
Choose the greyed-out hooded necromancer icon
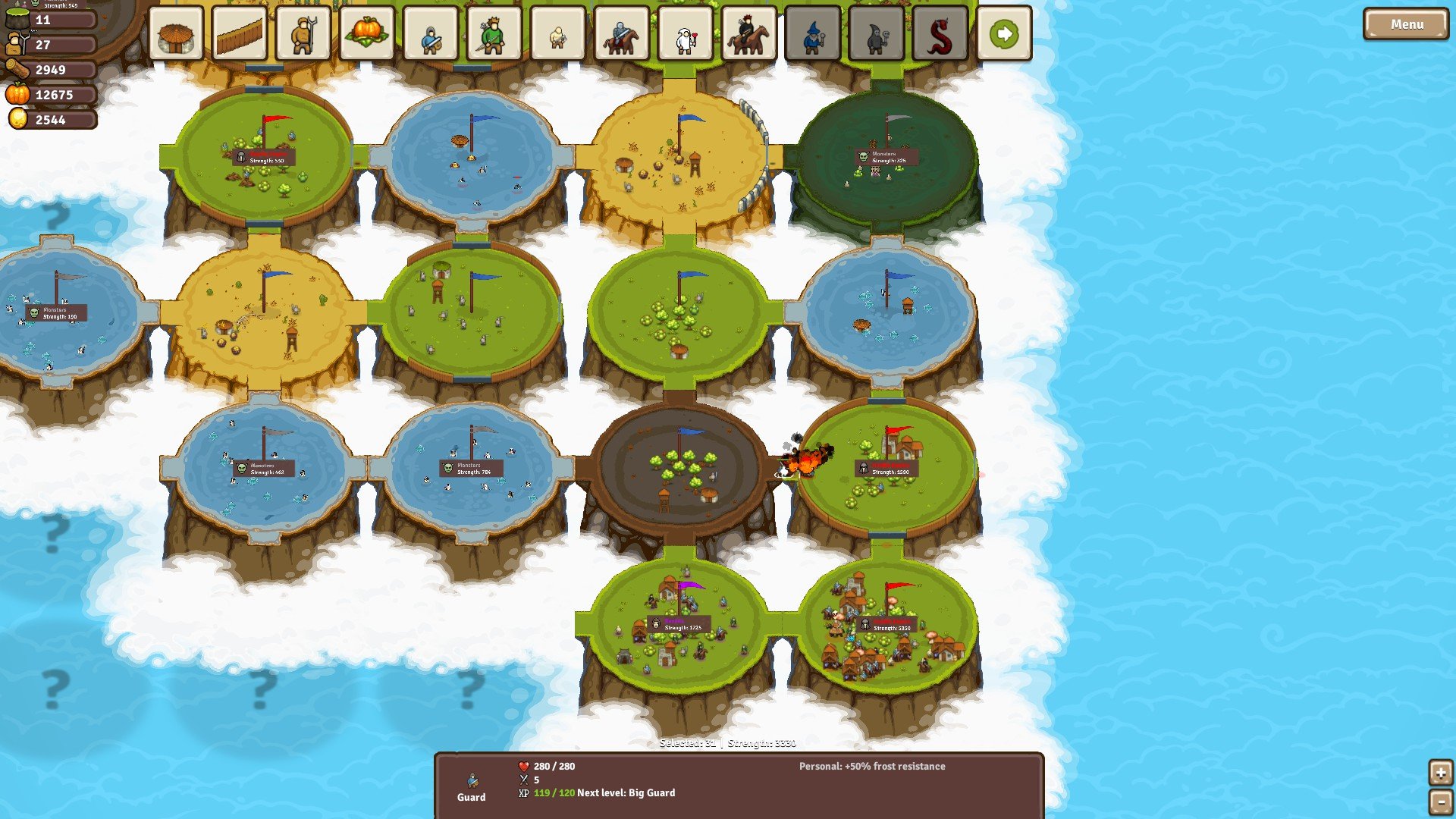coord(877,34)
